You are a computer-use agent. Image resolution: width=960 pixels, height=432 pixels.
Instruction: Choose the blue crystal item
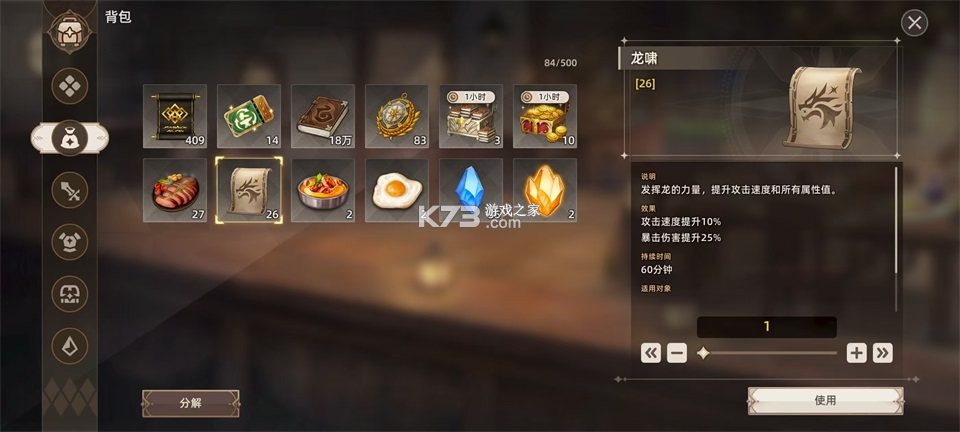[x=471, y=190]
